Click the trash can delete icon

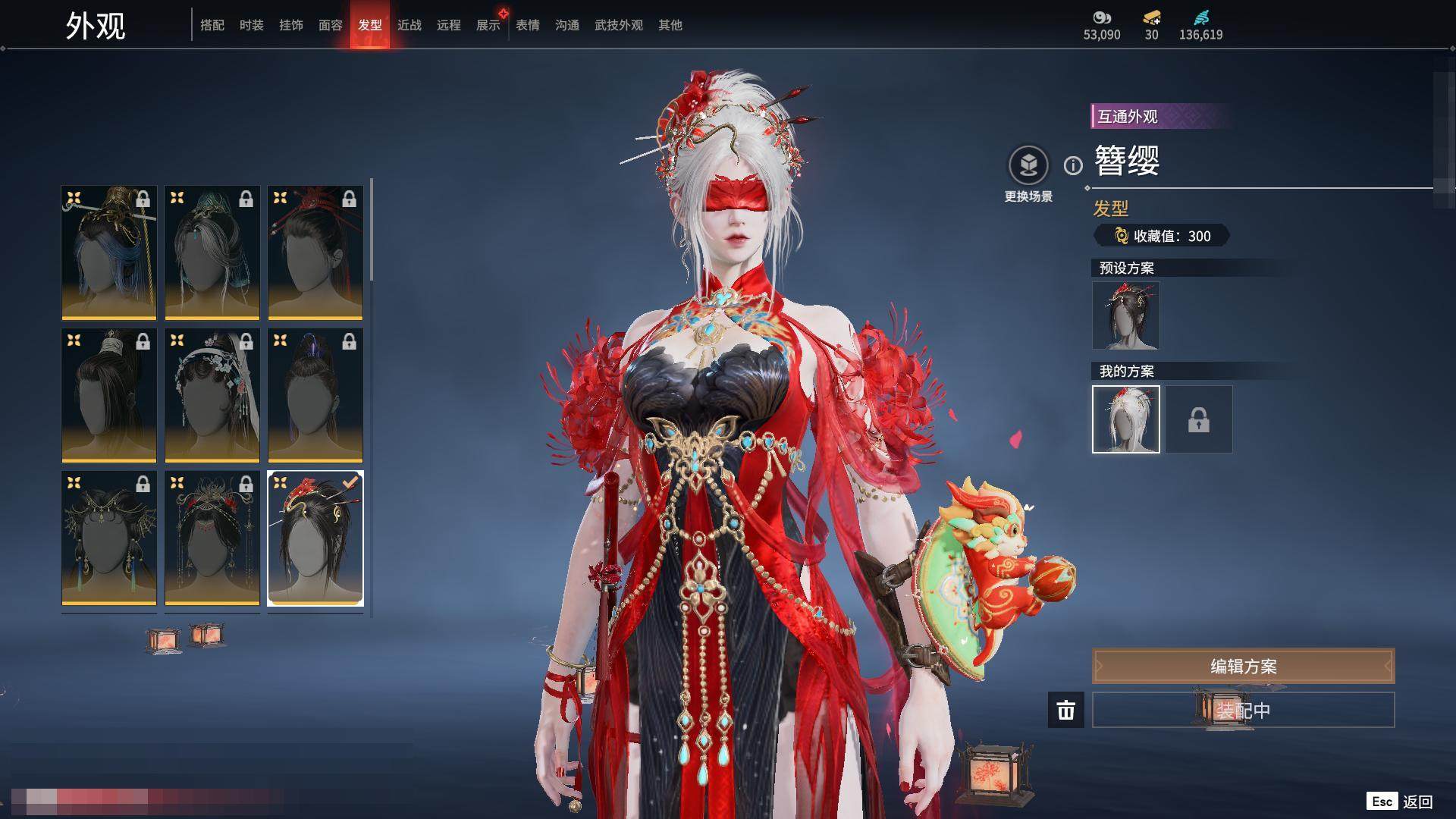coord(1066,710)
